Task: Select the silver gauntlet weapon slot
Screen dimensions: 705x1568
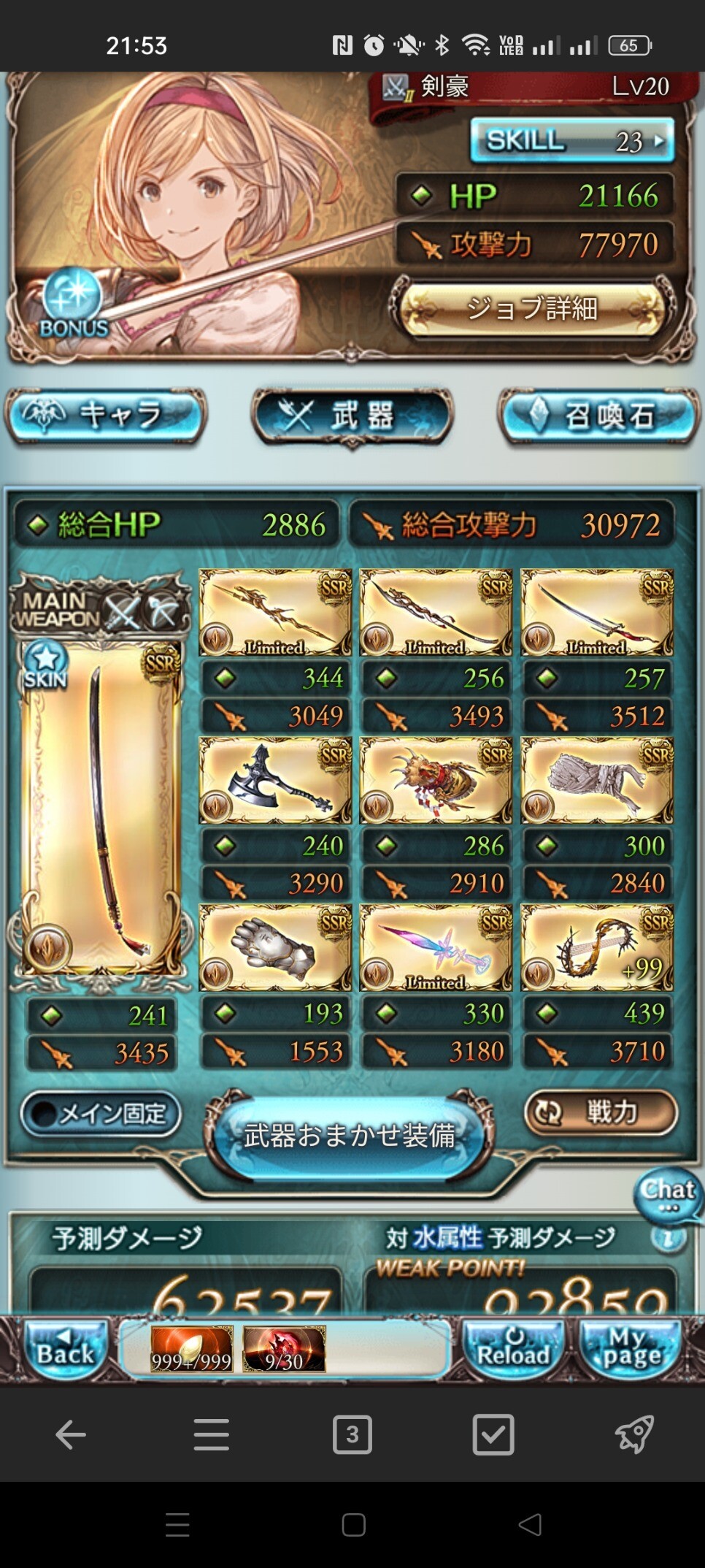Action: [275, 948]
